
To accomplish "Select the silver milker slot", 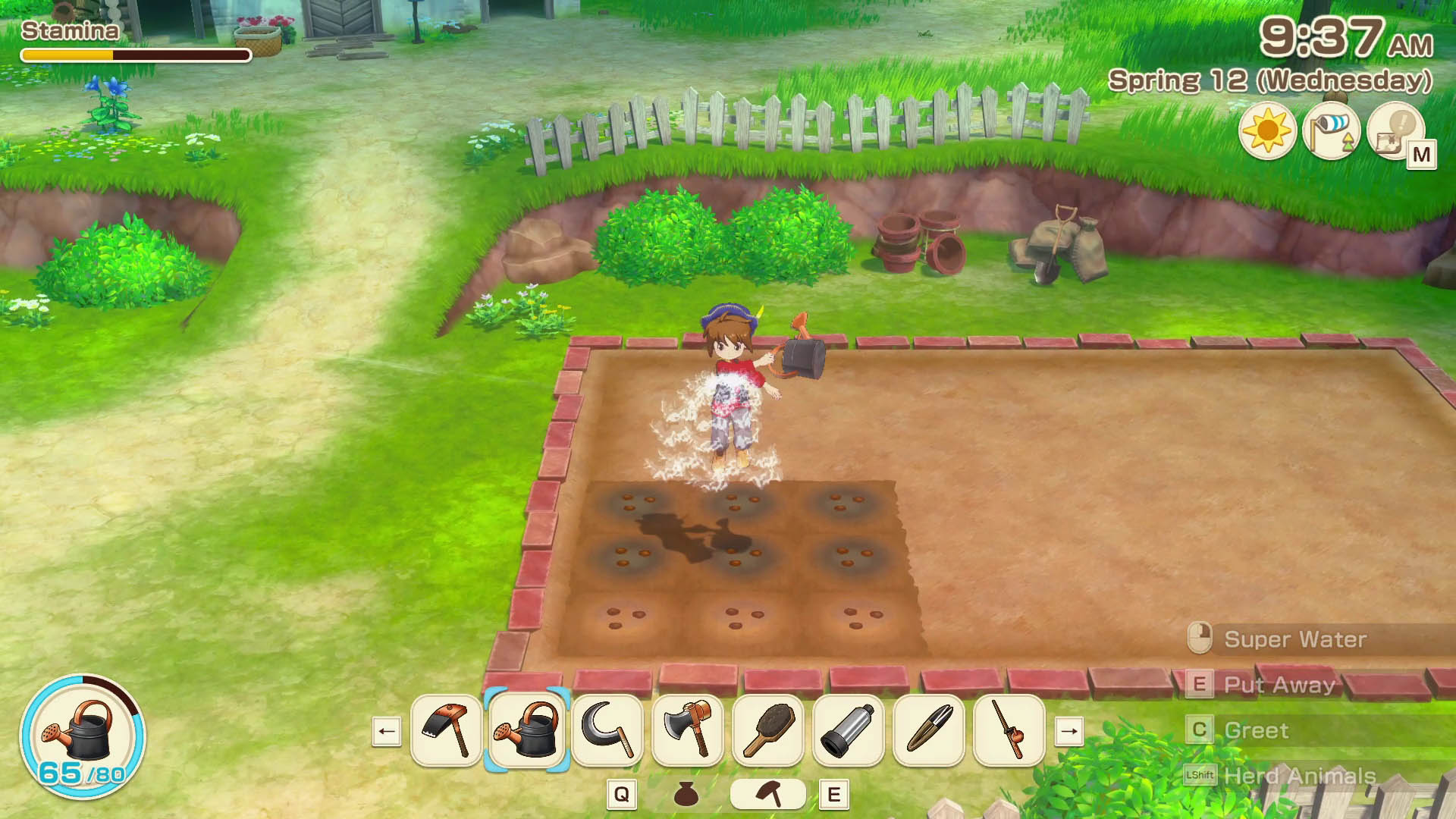I will [849, 731].
